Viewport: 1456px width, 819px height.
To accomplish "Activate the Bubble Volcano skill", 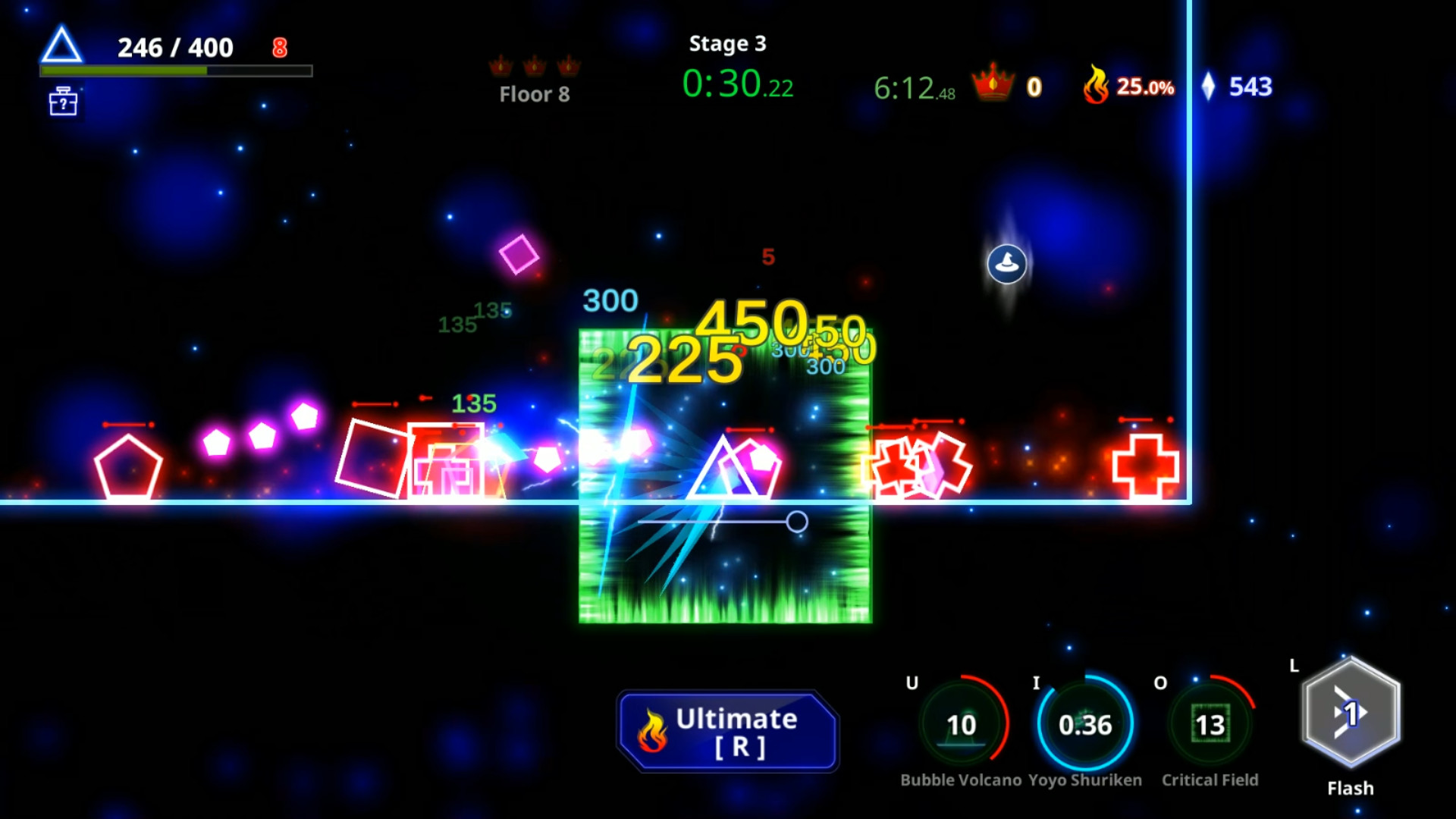I will [x=962, y=724].
